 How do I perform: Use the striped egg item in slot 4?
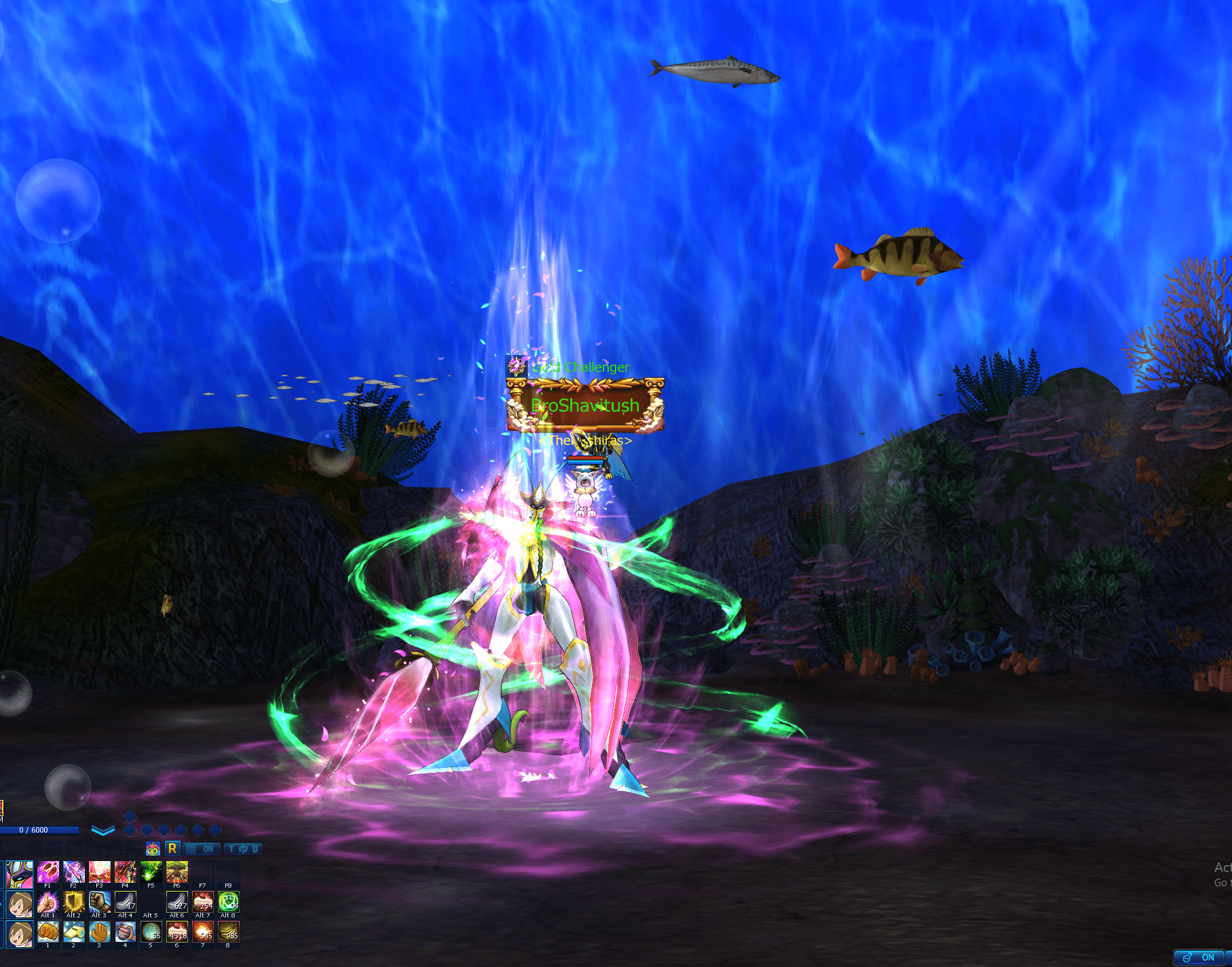pos(125,932)
